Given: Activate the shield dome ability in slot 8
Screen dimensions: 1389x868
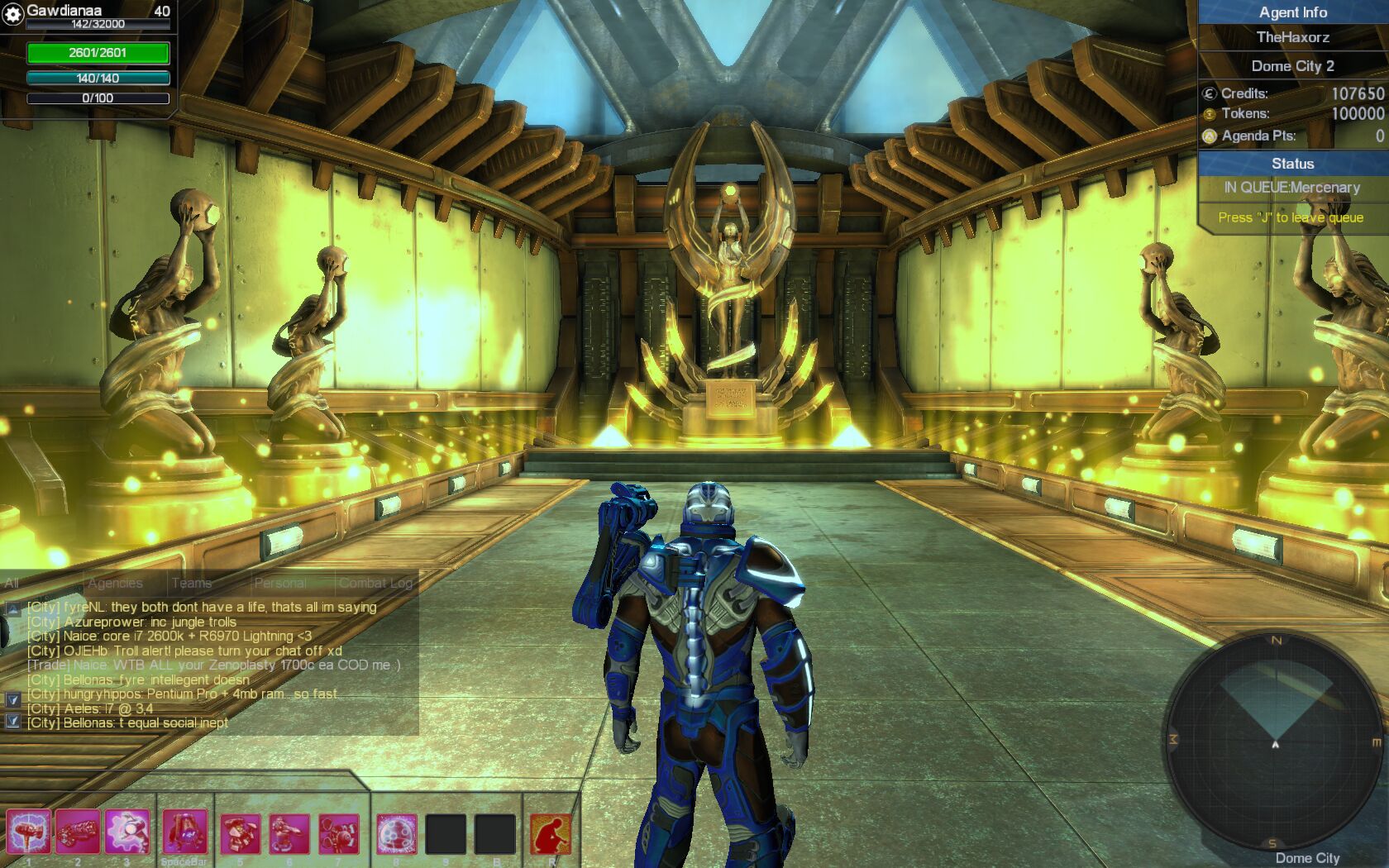Looking at the screenshot, I should [x=397, y=834].
